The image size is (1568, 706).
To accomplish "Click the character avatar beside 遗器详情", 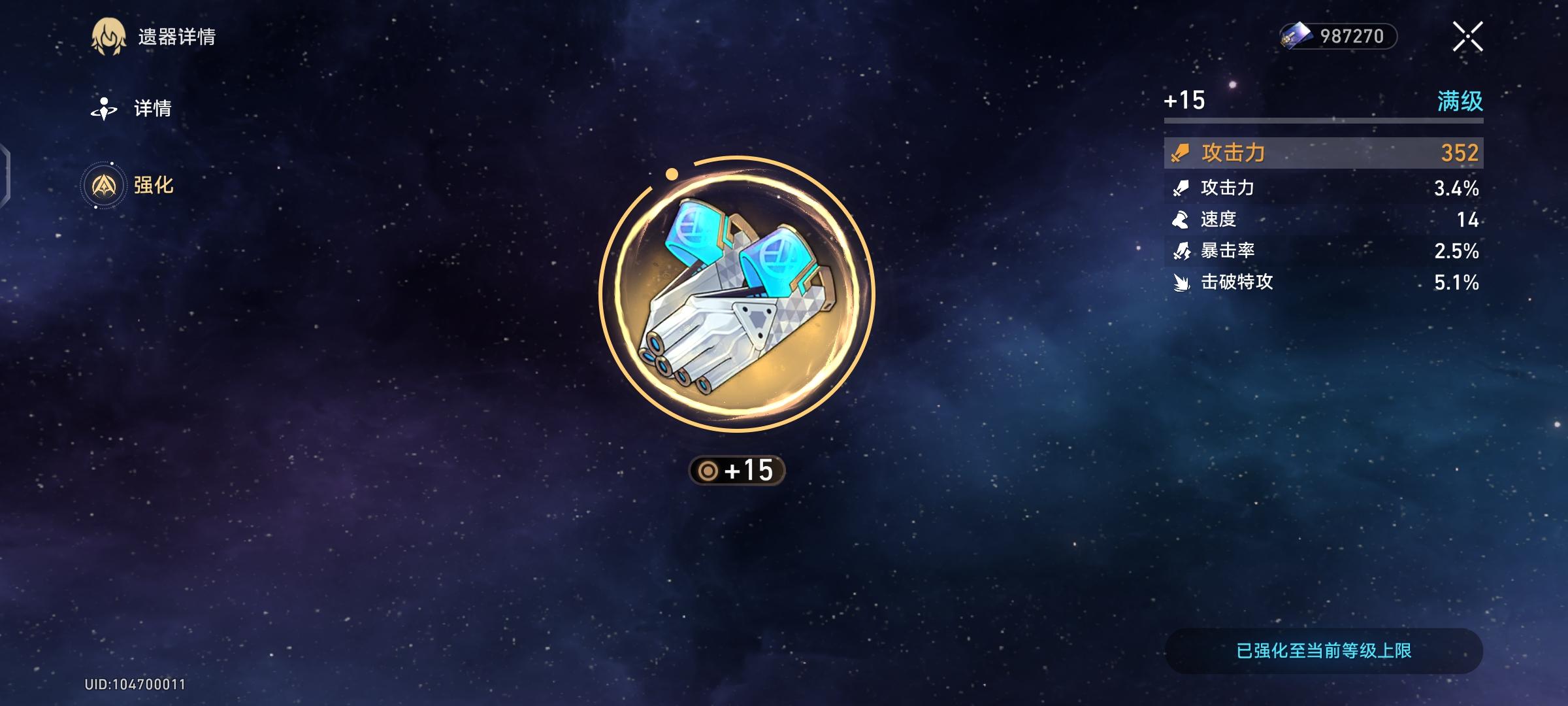I will 109,38.
